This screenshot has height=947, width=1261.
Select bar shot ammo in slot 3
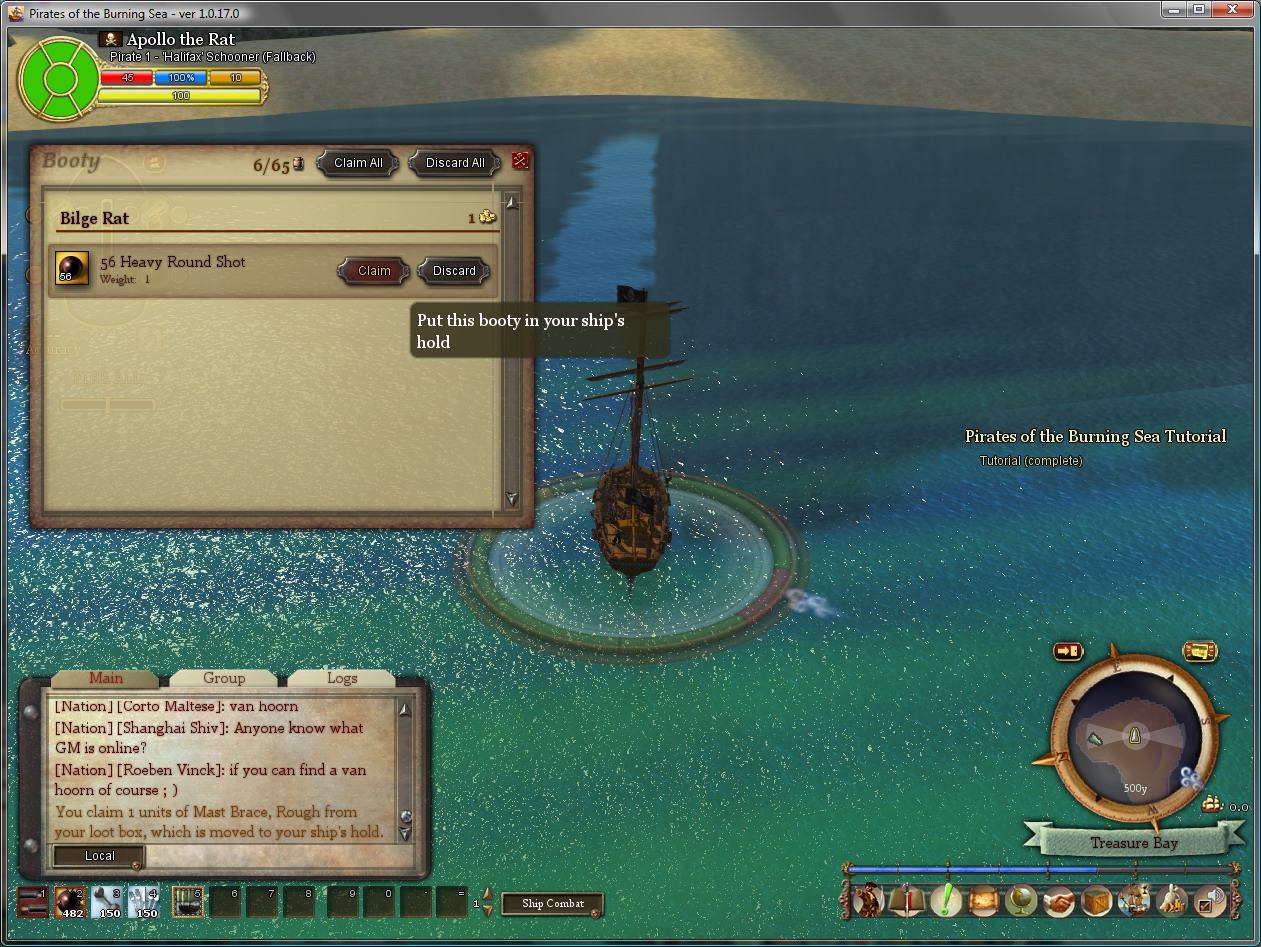(107, 901)
